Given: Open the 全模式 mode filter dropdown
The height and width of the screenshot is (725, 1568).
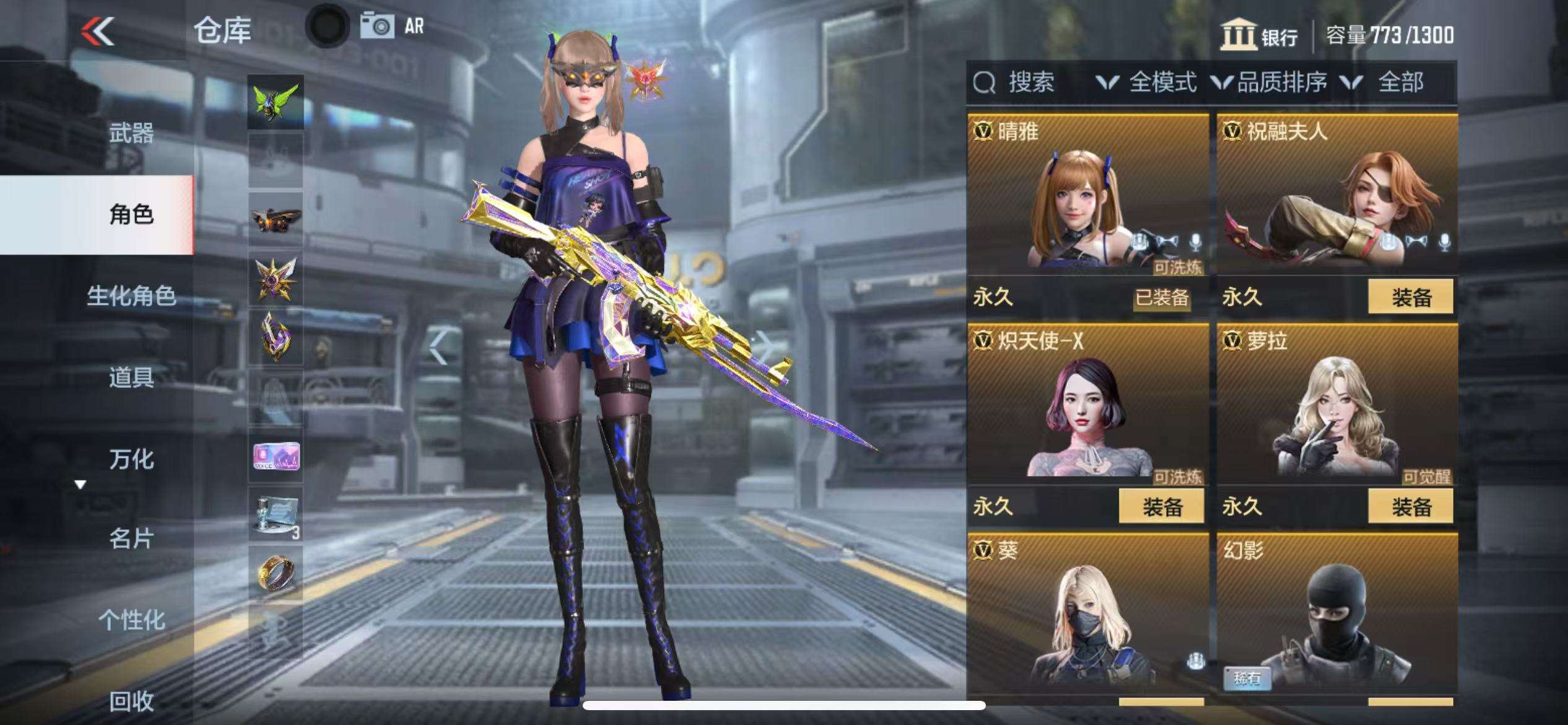Looking at the screenshot, I should pos(1147,82).
